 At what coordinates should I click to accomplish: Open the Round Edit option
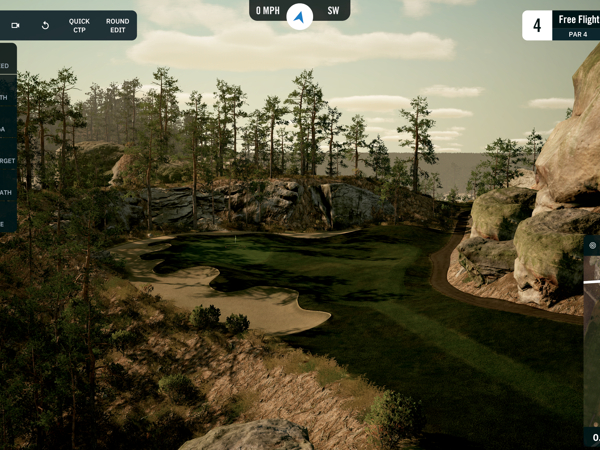click(118, 25)
